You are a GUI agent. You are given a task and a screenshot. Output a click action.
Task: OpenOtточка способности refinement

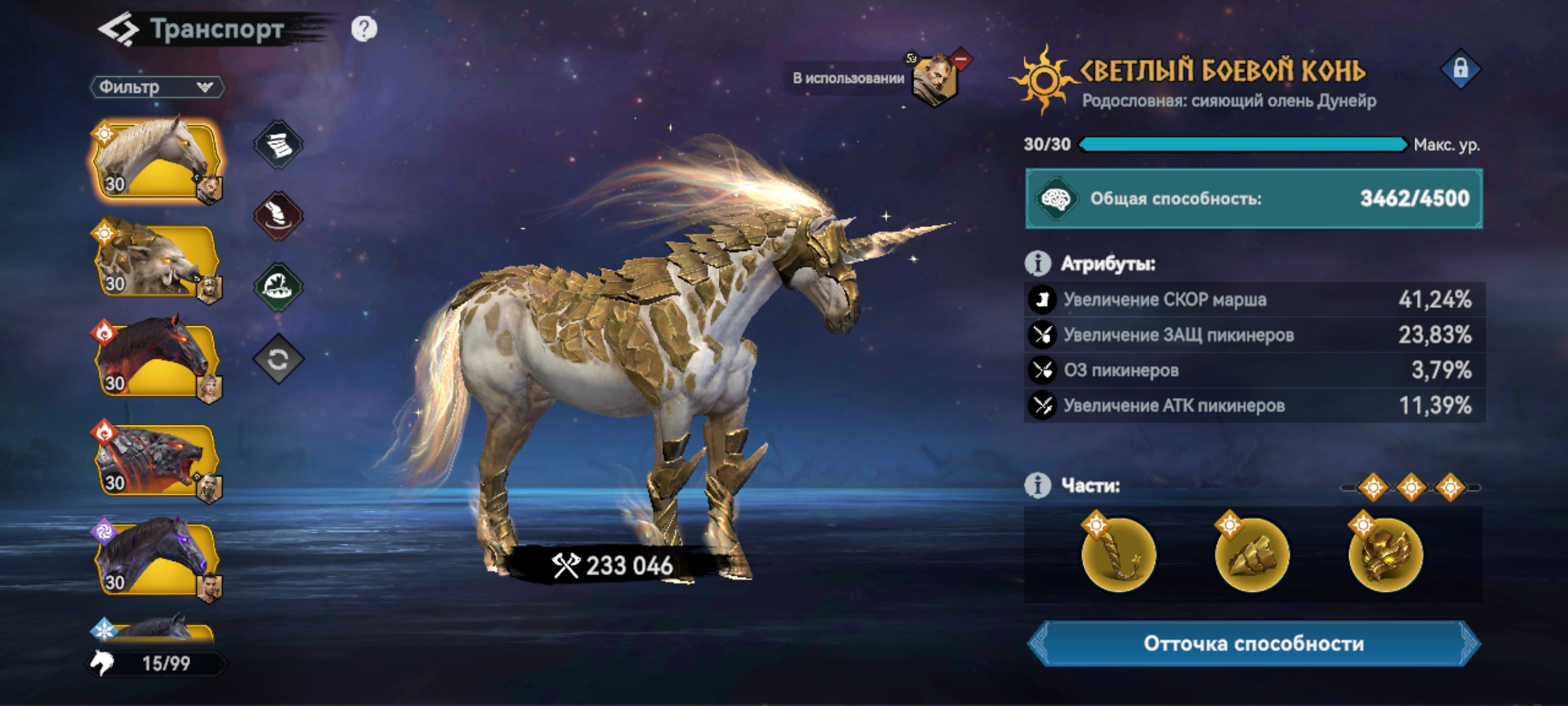(1253, 644)
